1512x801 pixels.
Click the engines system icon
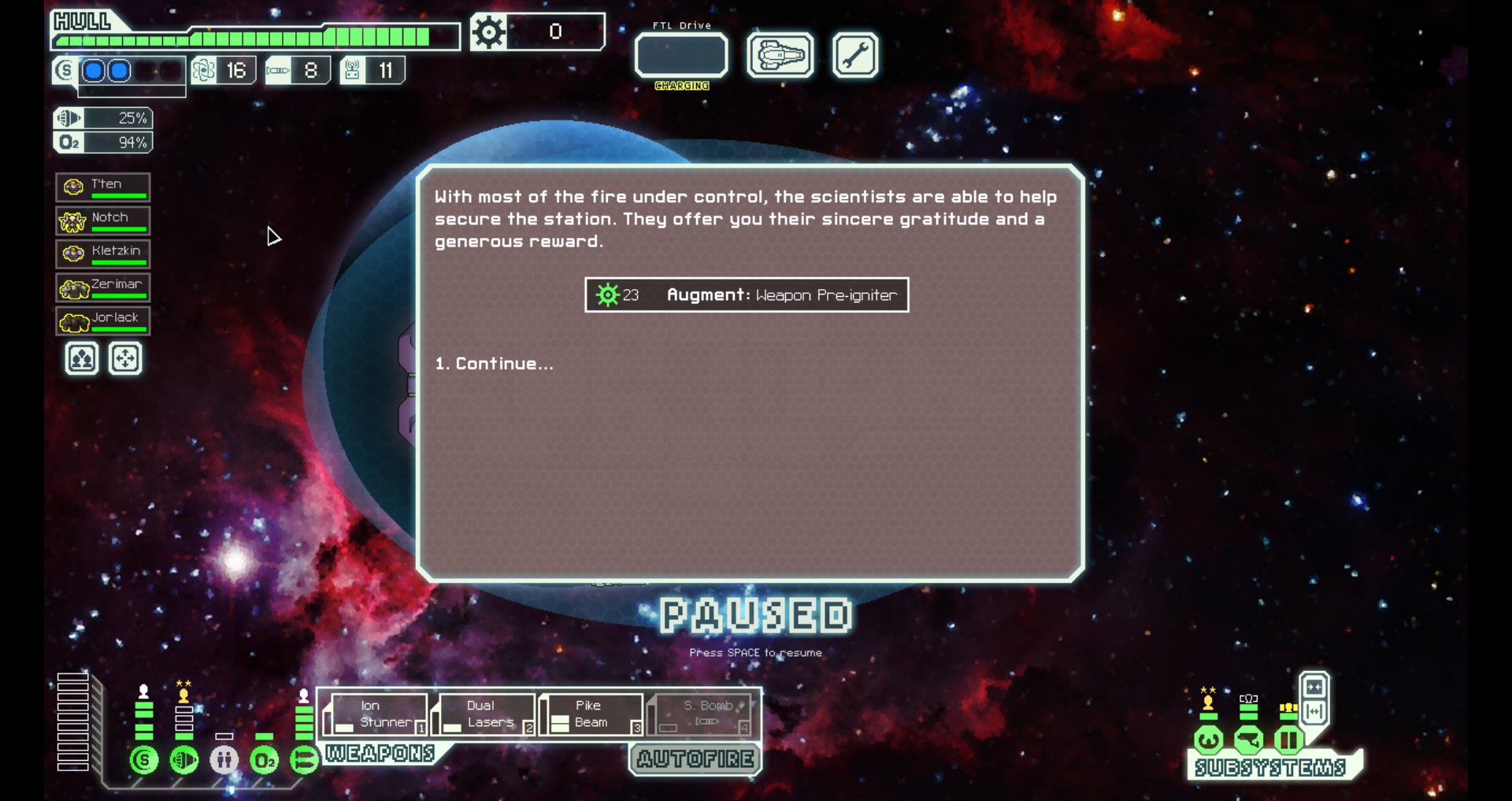pyautogui.click(x=184, y=760)
